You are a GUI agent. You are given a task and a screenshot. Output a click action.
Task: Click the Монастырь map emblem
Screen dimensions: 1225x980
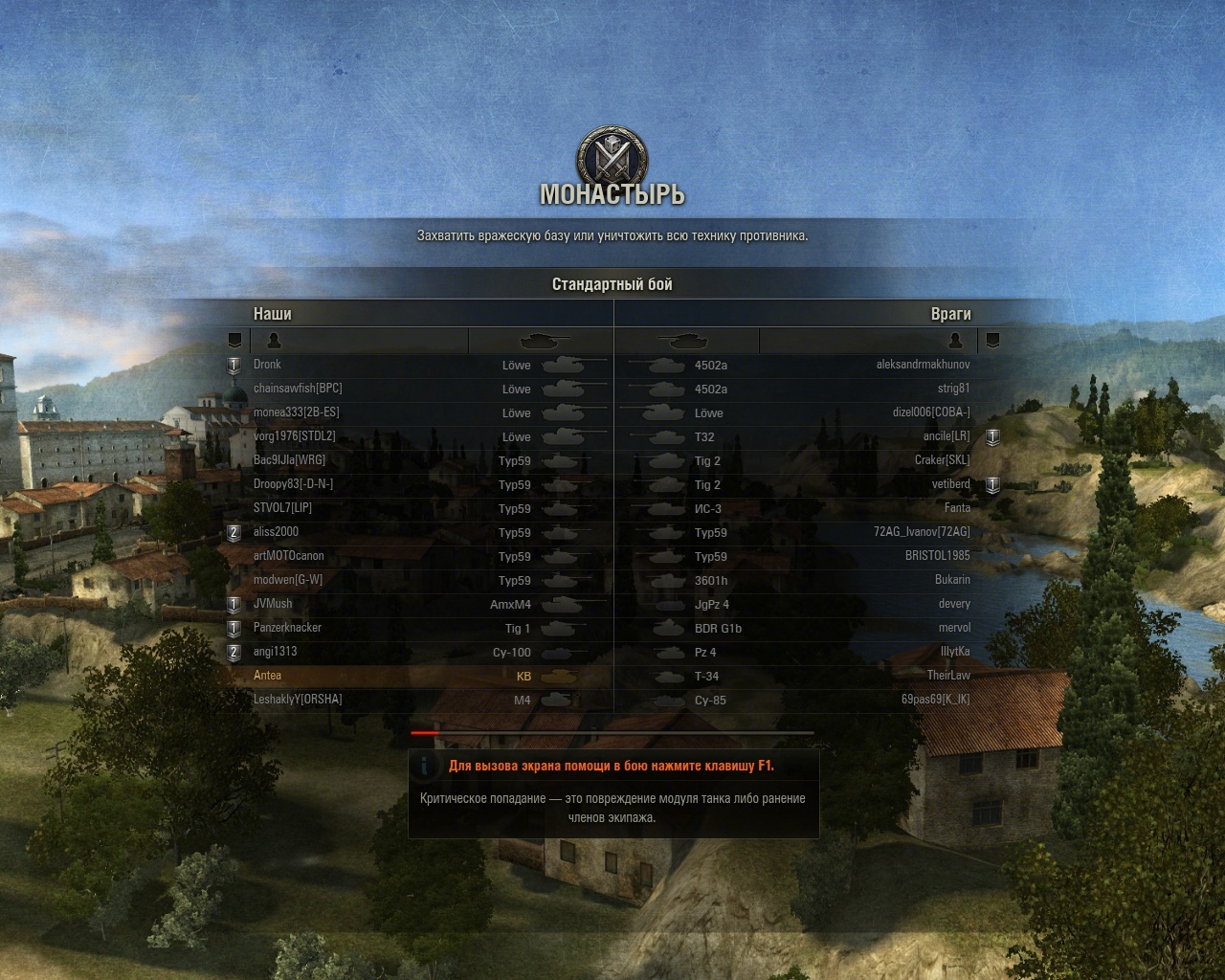click(x=612, y=156)
